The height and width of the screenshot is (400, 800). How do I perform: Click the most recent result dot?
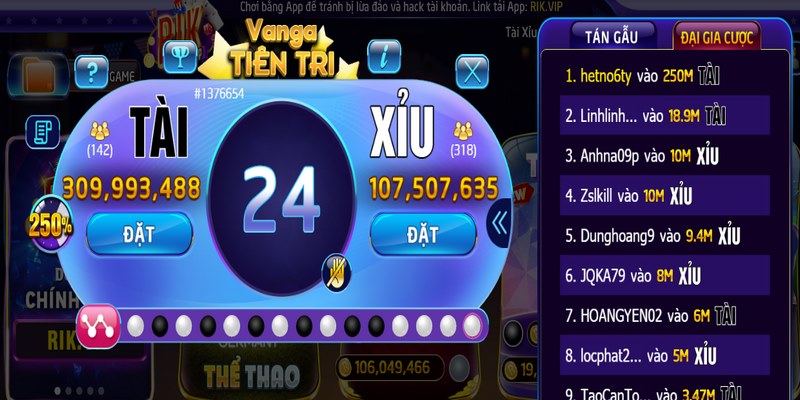click(x=472, y=325)
